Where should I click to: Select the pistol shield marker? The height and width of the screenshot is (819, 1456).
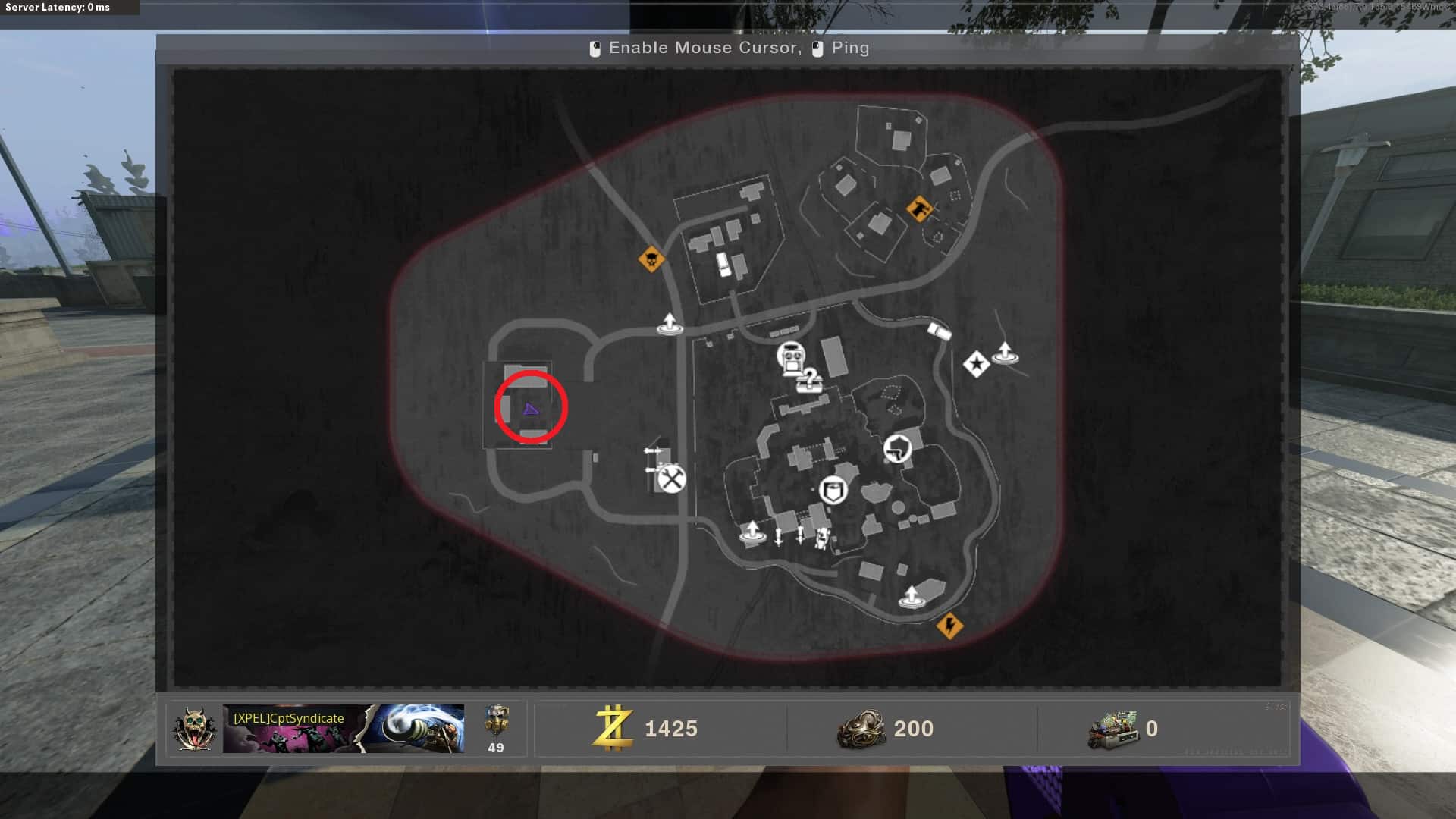pos(897,448)
